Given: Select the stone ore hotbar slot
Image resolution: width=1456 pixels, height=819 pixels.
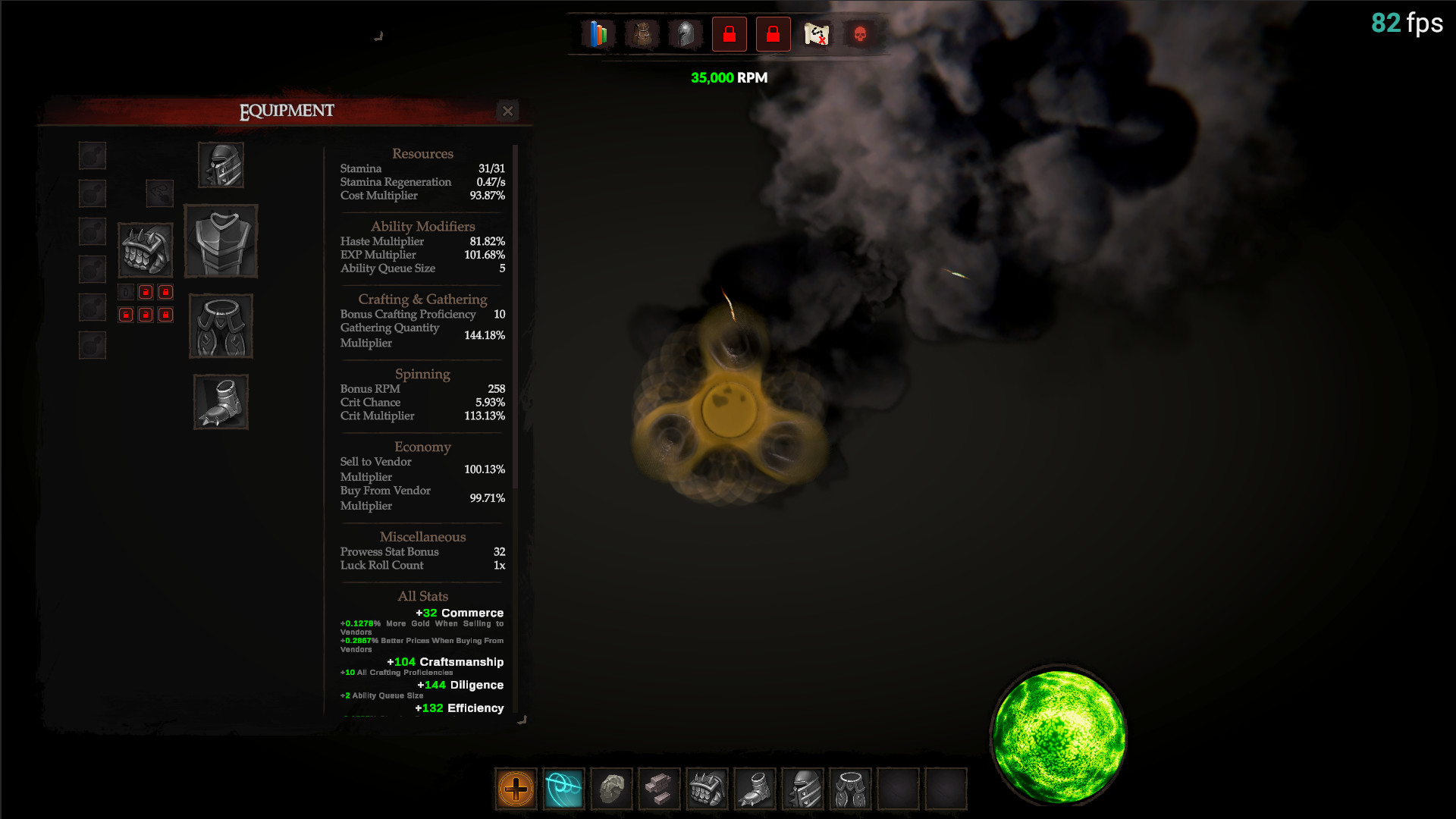Looking at the screenshot, I should (x=611, y=789).
